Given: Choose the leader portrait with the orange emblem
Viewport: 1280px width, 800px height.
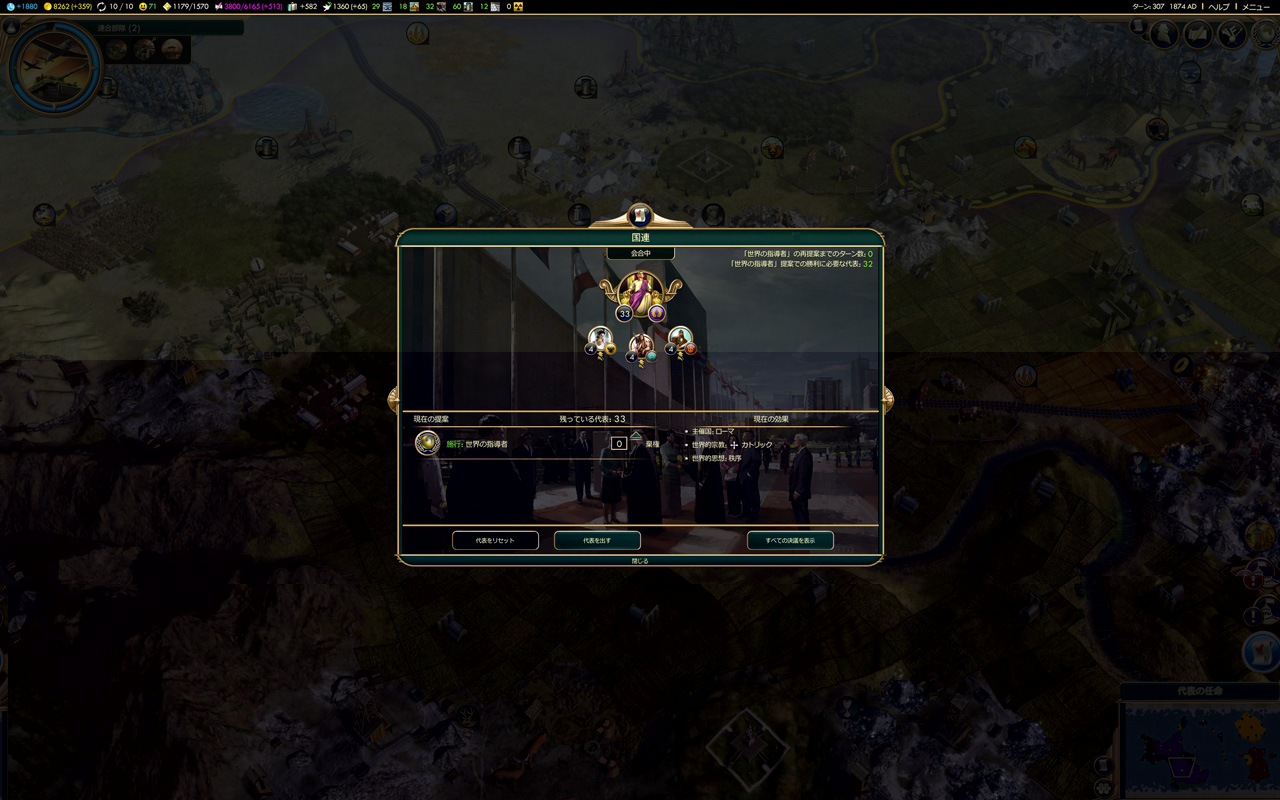Looking at the screenshot, I should pyautogui.click(x=681, y=340).
